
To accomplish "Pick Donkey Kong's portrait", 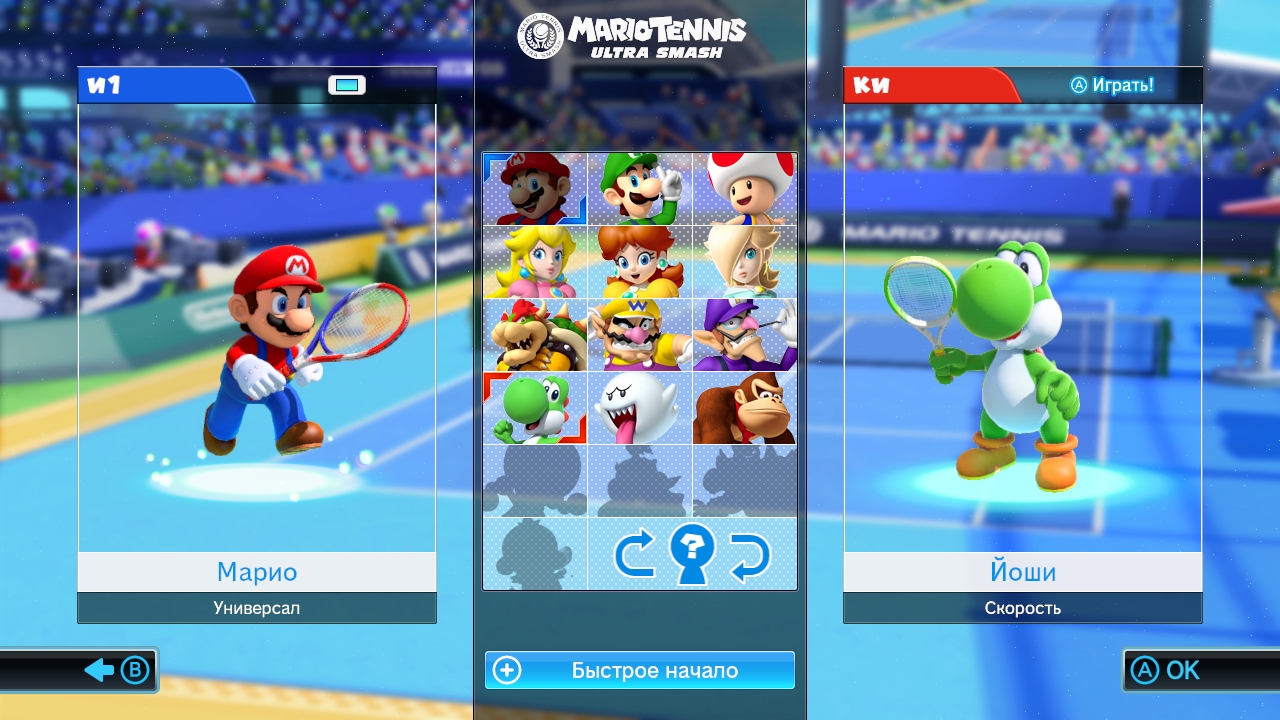I will pos(745,408).
